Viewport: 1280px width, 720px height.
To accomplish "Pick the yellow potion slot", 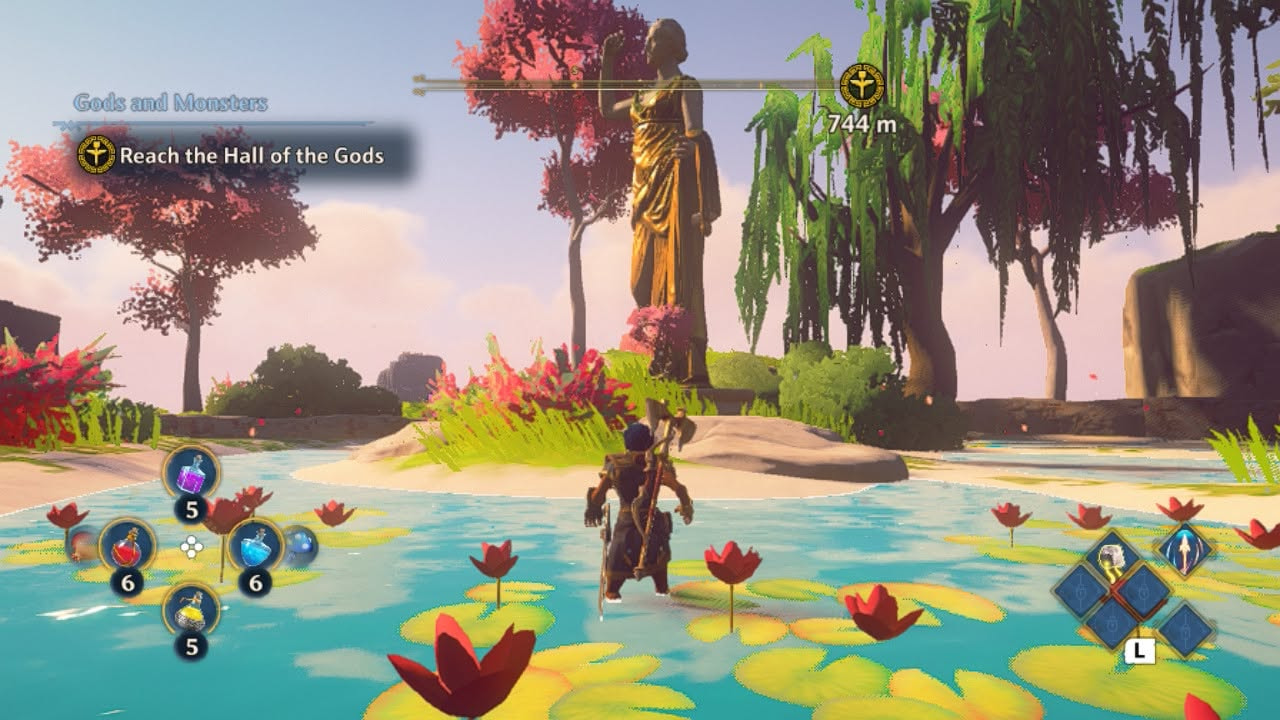I will [x=190, y=608].
